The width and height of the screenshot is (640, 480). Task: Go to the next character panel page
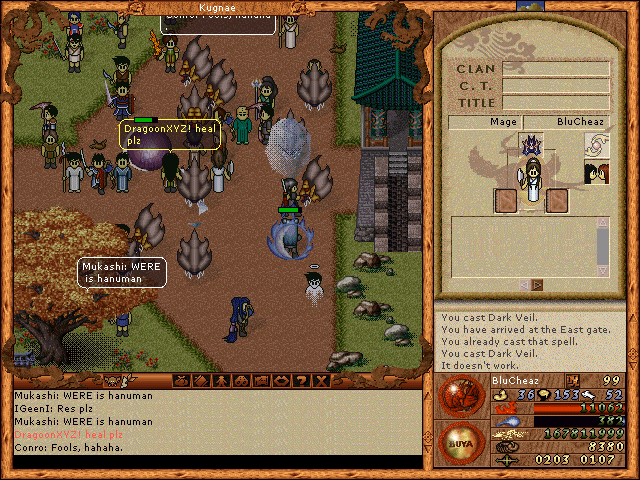pyautogui.click(x=539, y=285)
